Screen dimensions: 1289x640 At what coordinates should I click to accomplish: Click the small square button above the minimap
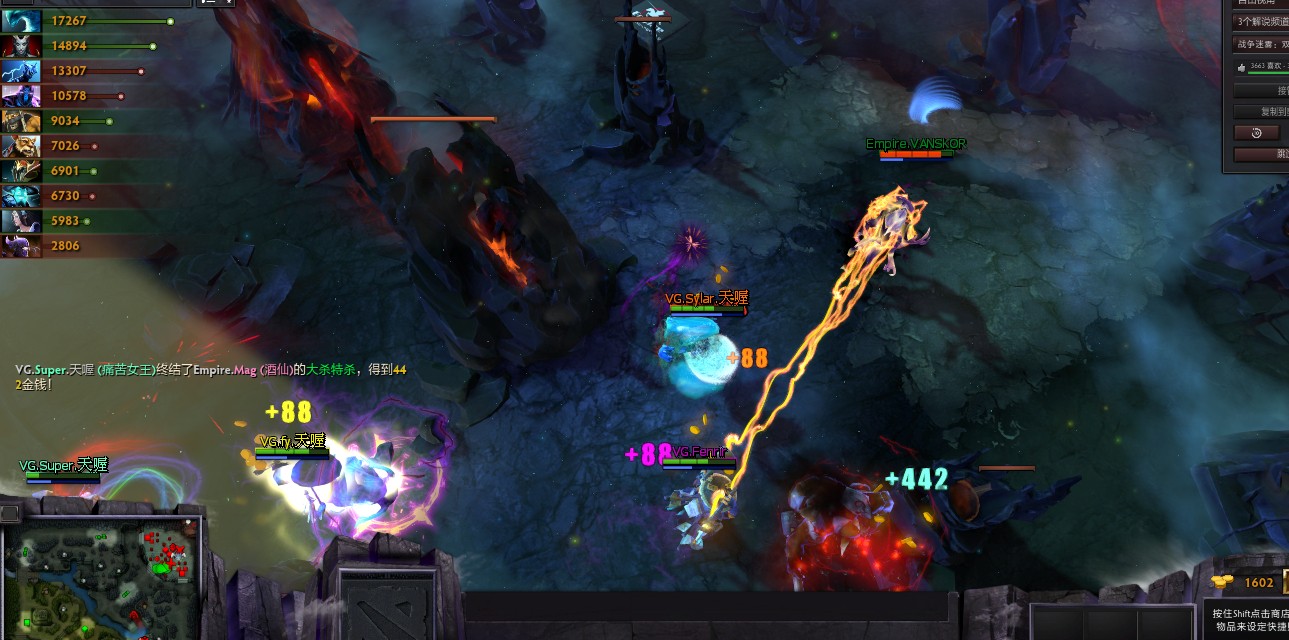[x=9, y=513]
